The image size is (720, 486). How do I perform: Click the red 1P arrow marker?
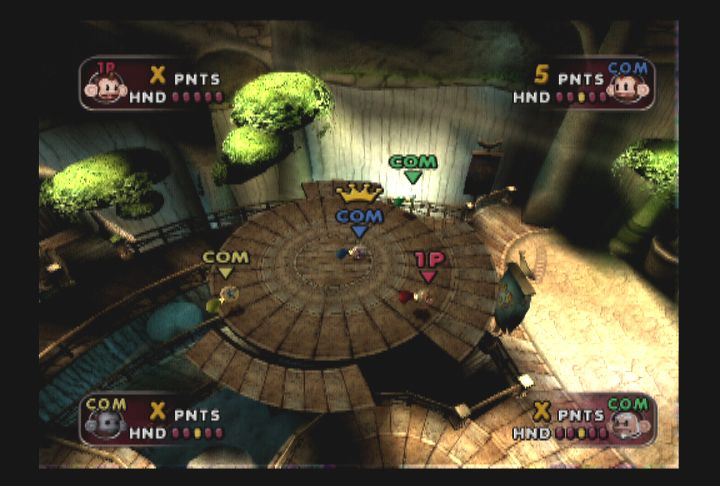[428, 267]
